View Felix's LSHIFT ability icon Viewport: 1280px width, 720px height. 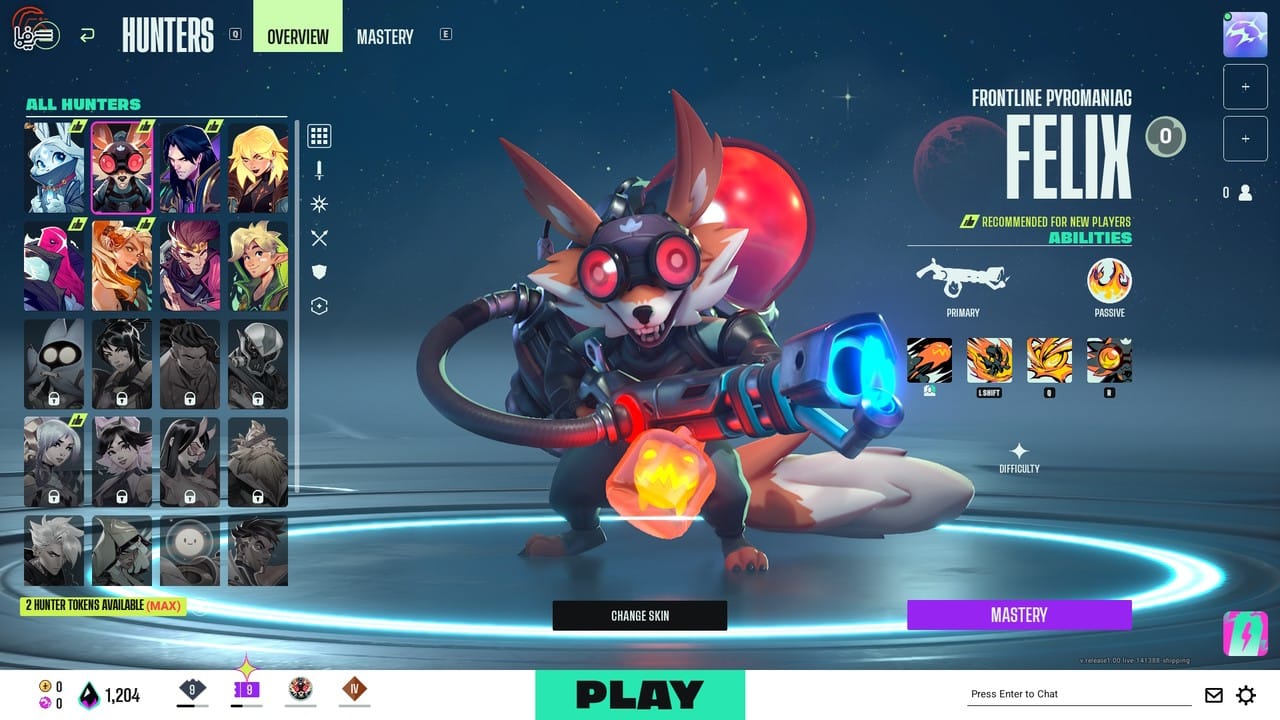(989, 360)
